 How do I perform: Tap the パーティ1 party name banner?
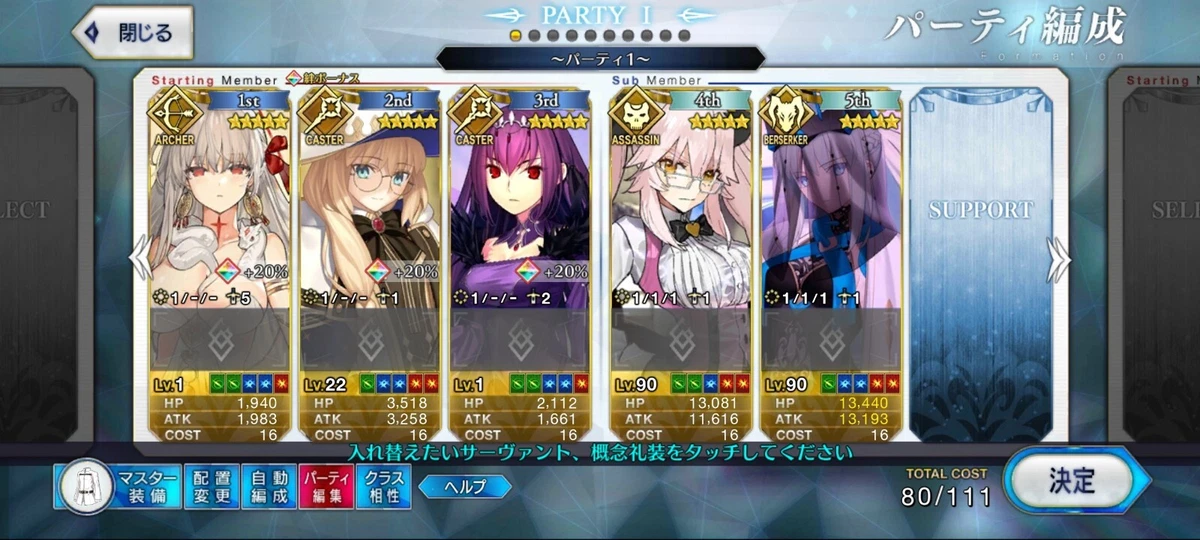(x=600, y=59)
